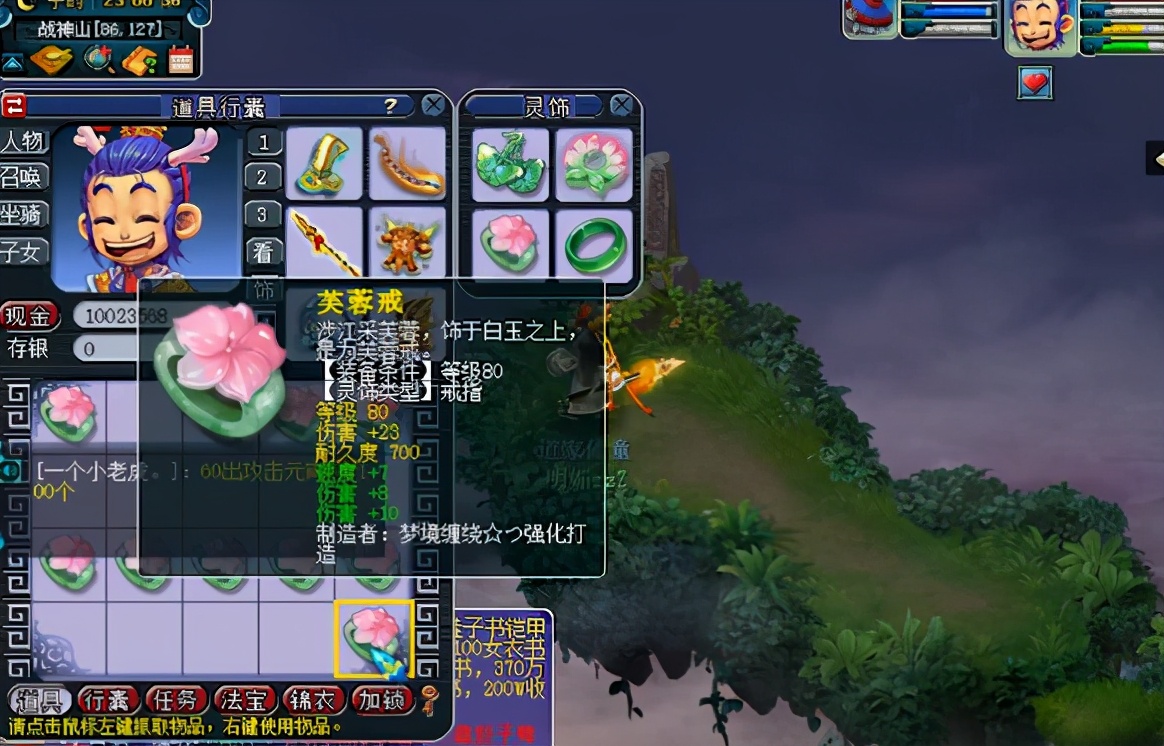Select the equipped boots slot
The image size is (1164, 746).
click(324, 163)
